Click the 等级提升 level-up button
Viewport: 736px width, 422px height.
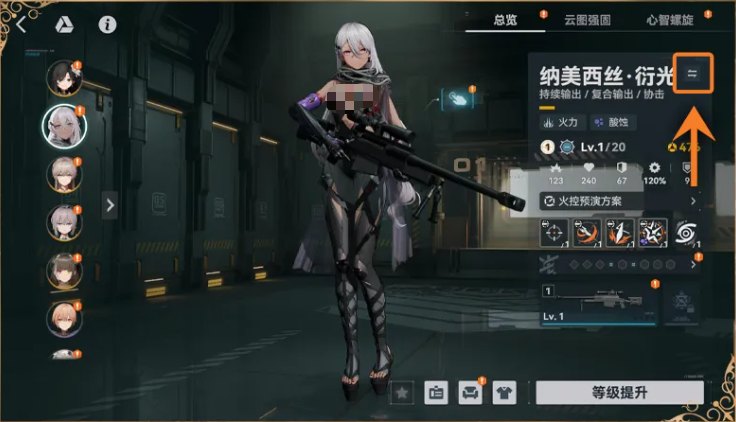[619, 393]
